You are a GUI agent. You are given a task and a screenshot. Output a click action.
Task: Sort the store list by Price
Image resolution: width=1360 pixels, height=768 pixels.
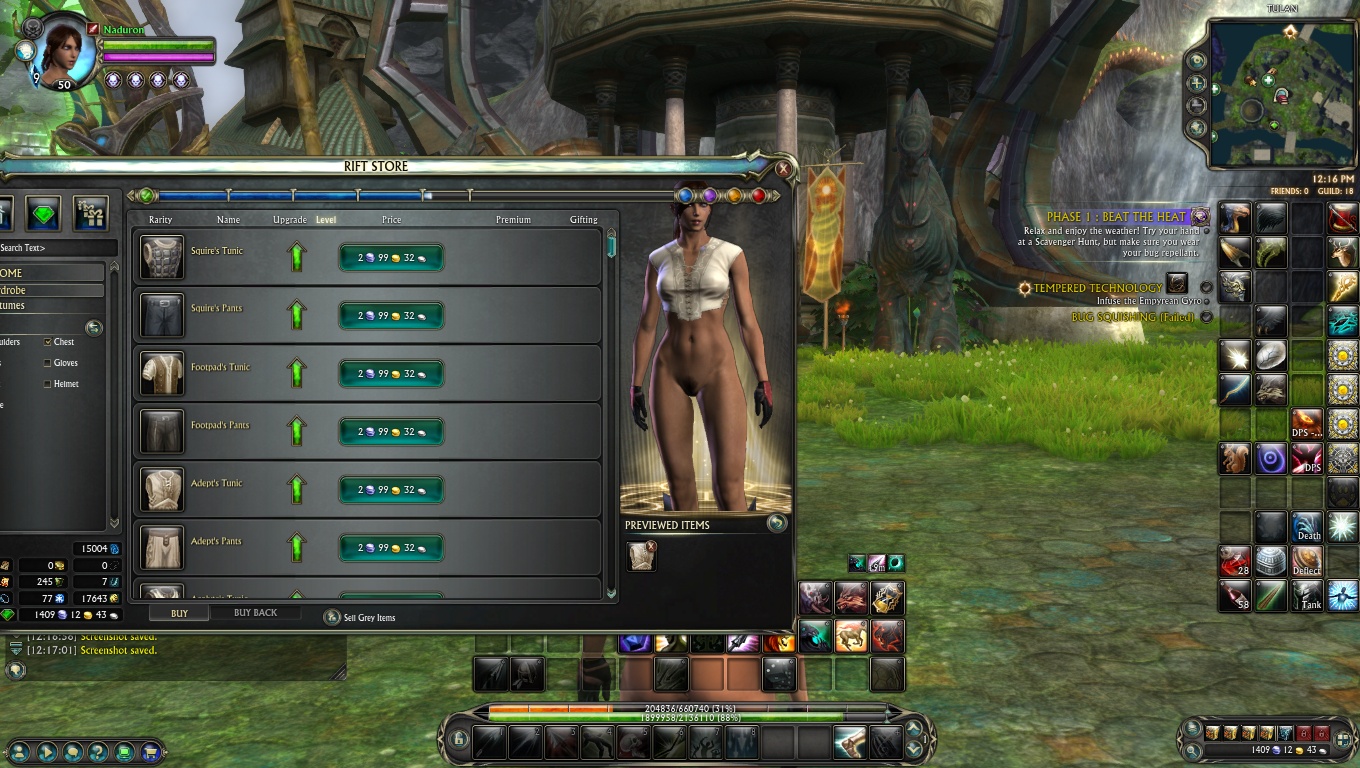pos(391,220)
